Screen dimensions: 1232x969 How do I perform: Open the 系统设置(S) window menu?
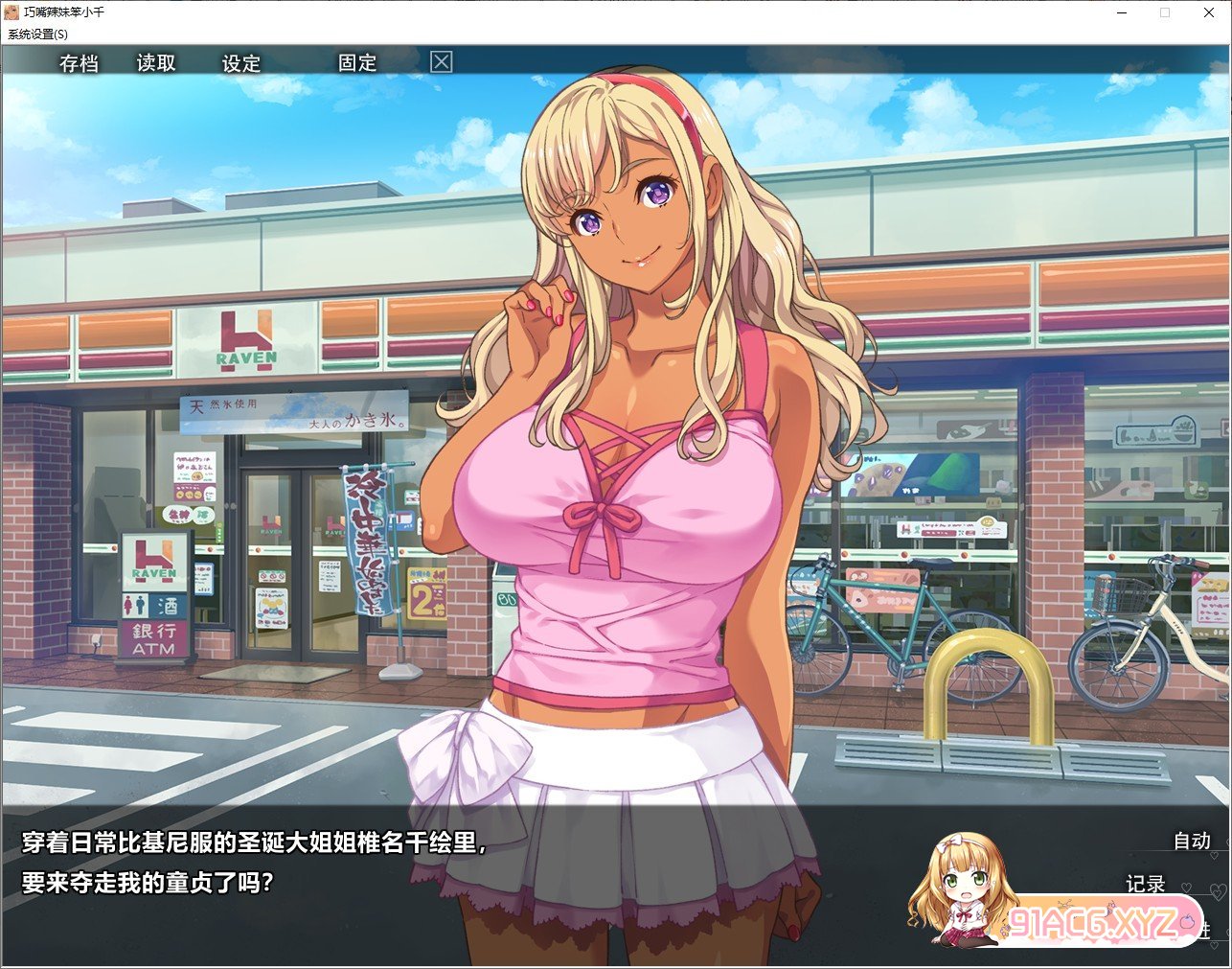coord(38,34)
